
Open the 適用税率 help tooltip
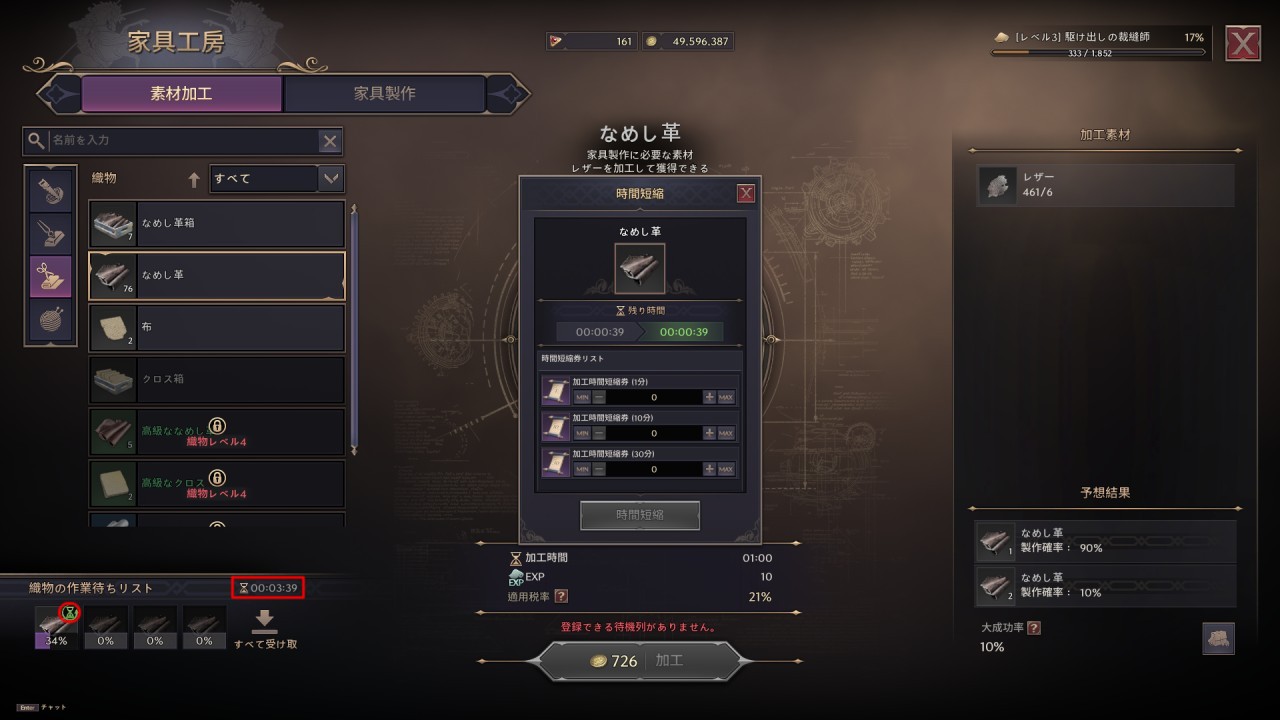pyautogui.click(x=561, y=597)
